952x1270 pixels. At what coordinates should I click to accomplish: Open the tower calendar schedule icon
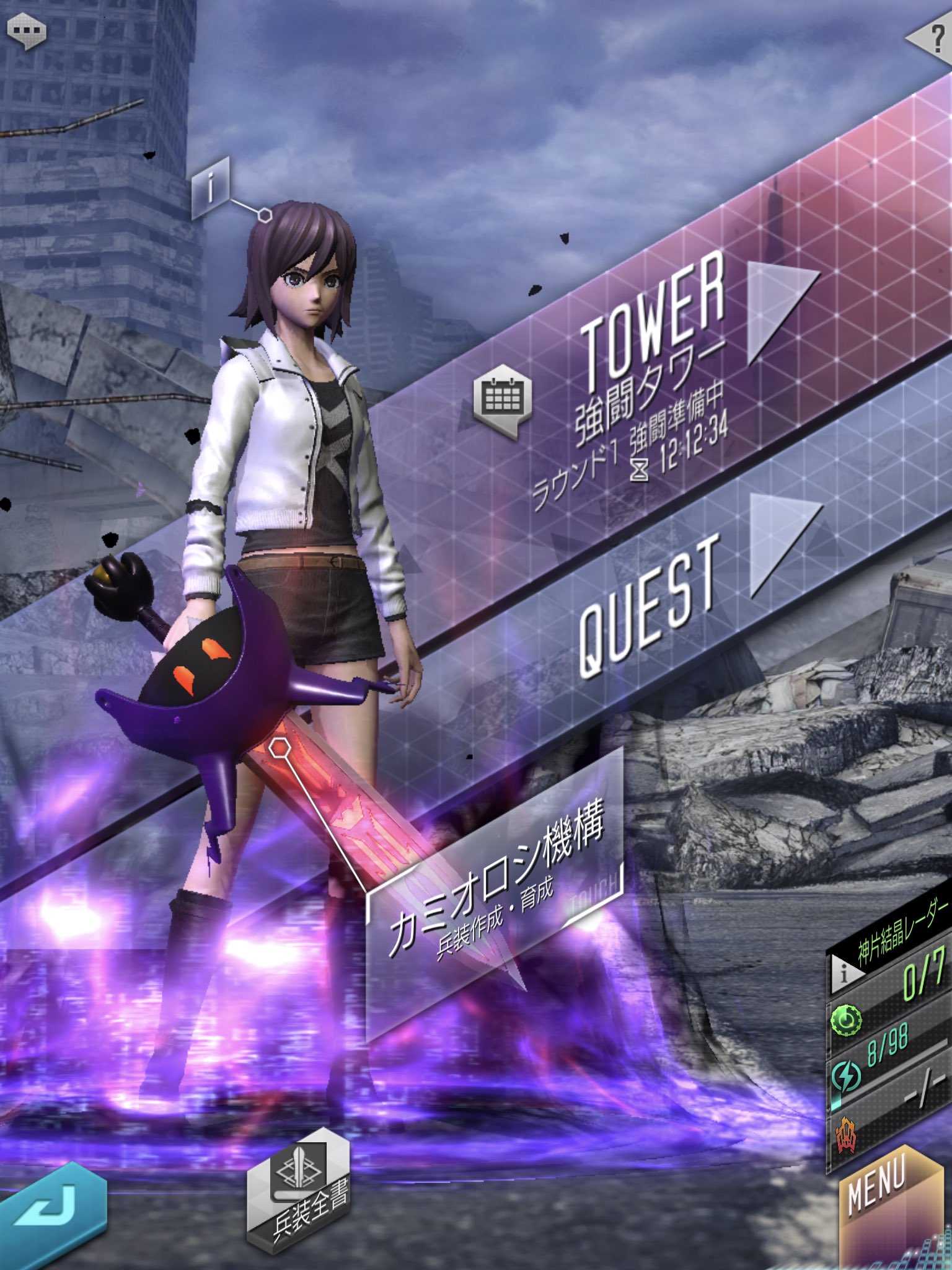(x=503, y=397)
